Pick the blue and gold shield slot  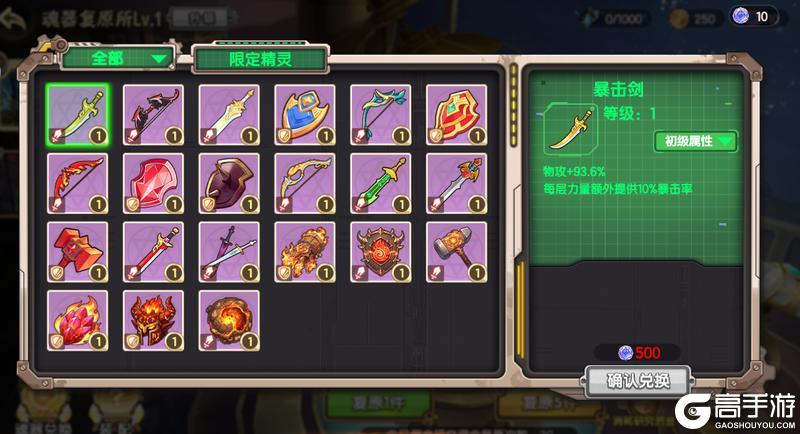click(x=305, y=115)
